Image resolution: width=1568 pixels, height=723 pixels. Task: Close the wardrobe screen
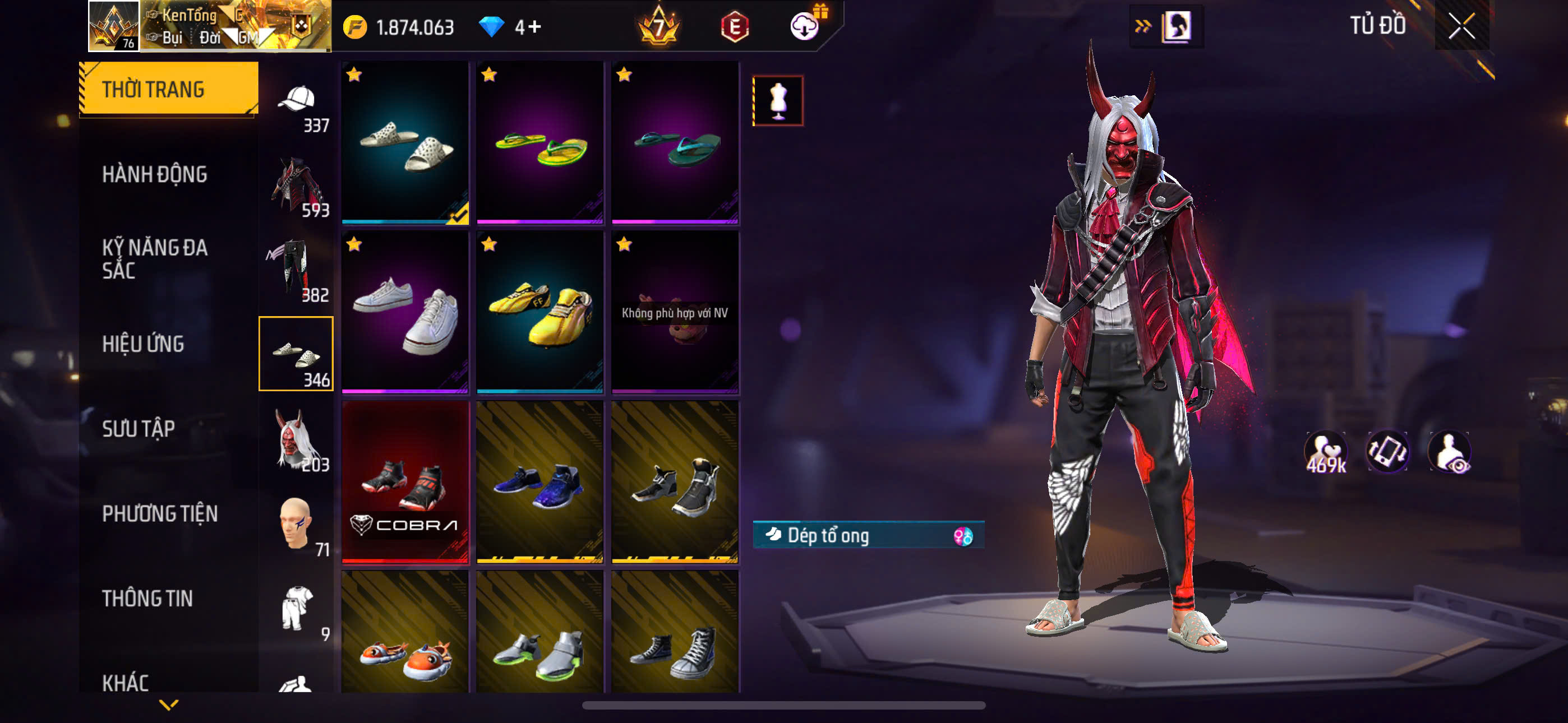coord(1461,26)
